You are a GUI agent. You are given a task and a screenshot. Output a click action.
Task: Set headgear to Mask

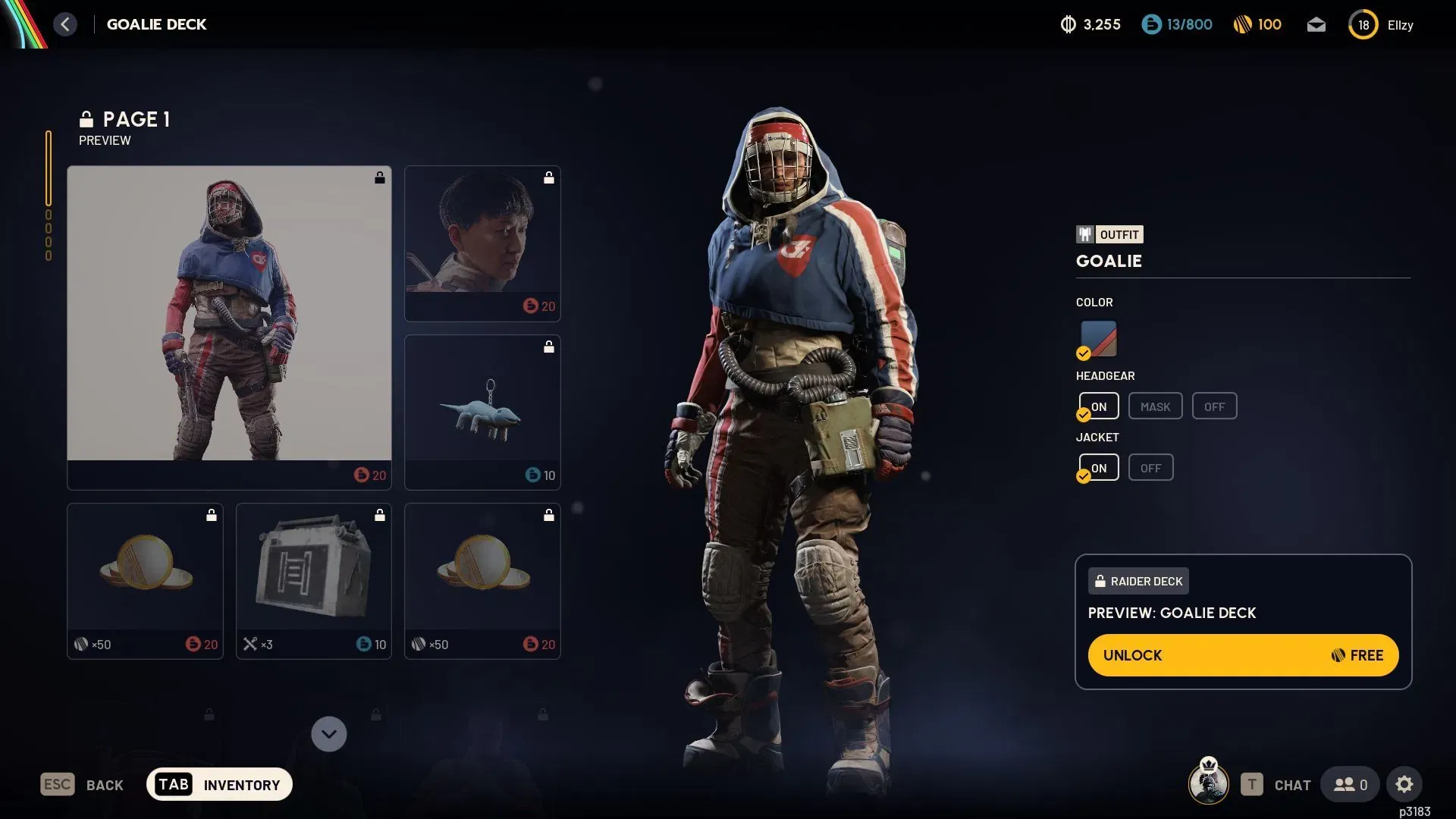(x=1154, y=406)
